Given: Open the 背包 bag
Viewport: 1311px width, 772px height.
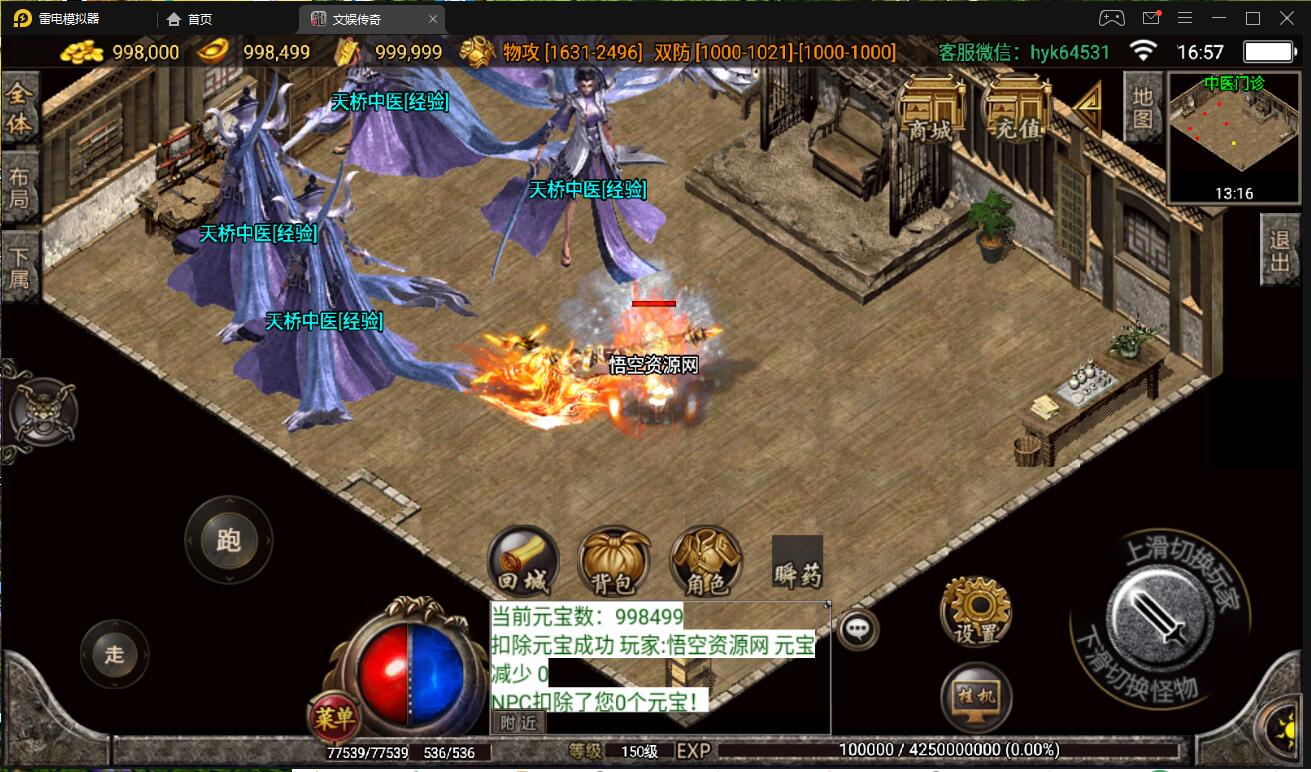Looking at the screenshot, I should point(613,562).
